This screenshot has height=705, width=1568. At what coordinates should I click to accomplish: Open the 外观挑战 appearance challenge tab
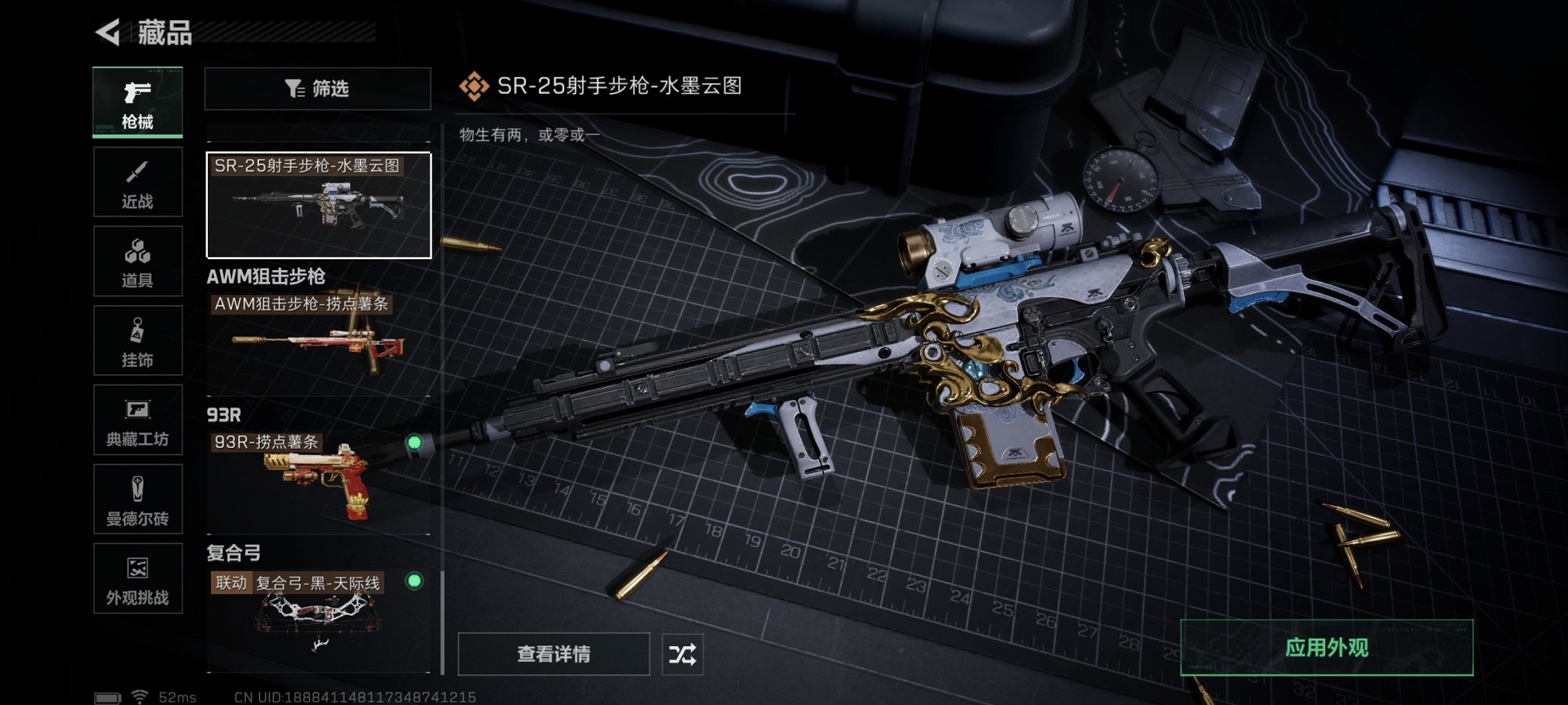137,579
